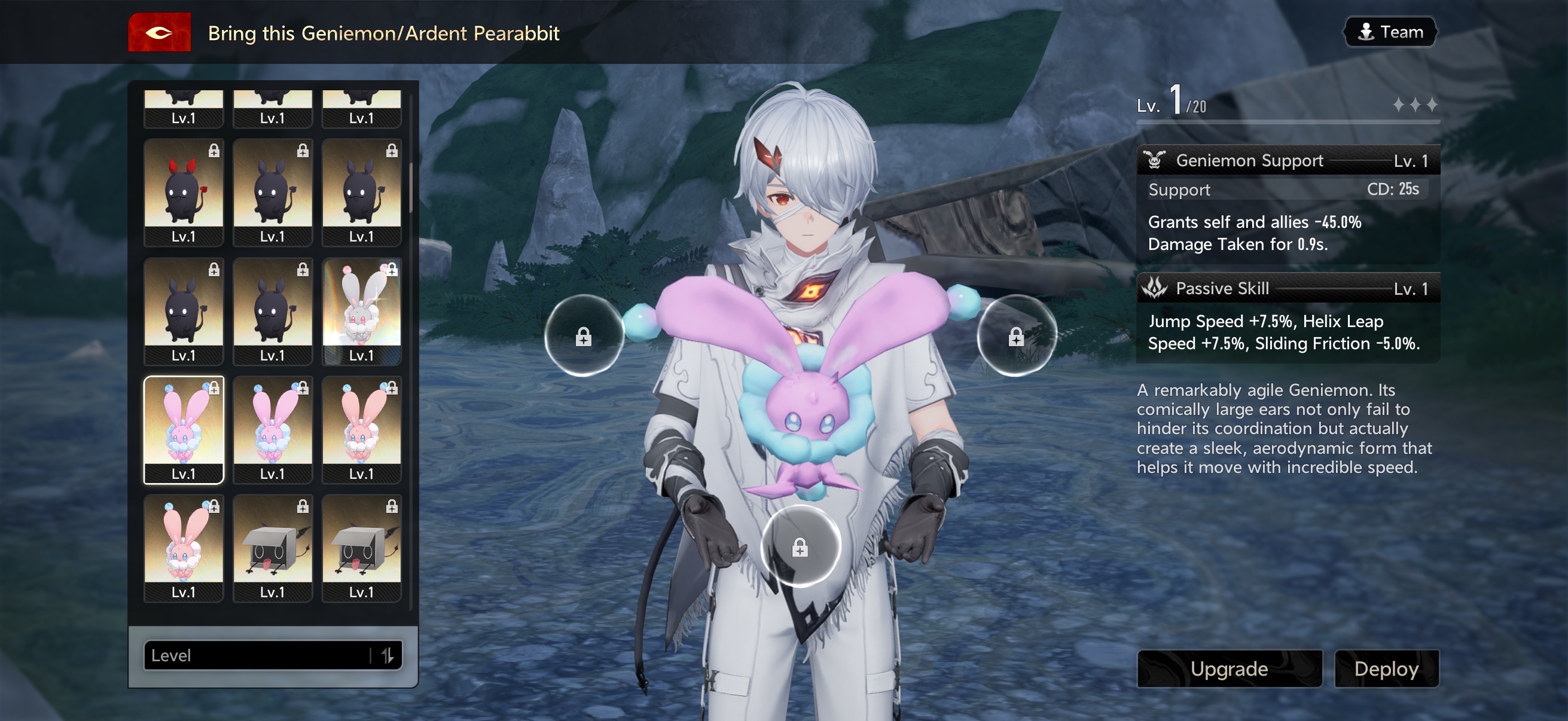Open the Level sort dropdown
Screen dimensions: 1568x721
(256, 655)
